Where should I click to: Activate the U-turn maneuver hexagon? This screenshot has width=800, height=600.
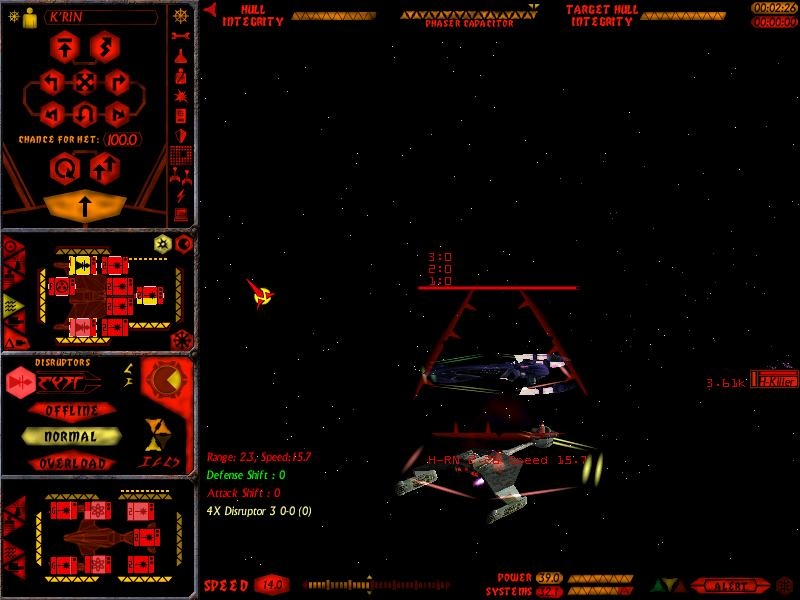pyautogui.click(x=85, y=112)
